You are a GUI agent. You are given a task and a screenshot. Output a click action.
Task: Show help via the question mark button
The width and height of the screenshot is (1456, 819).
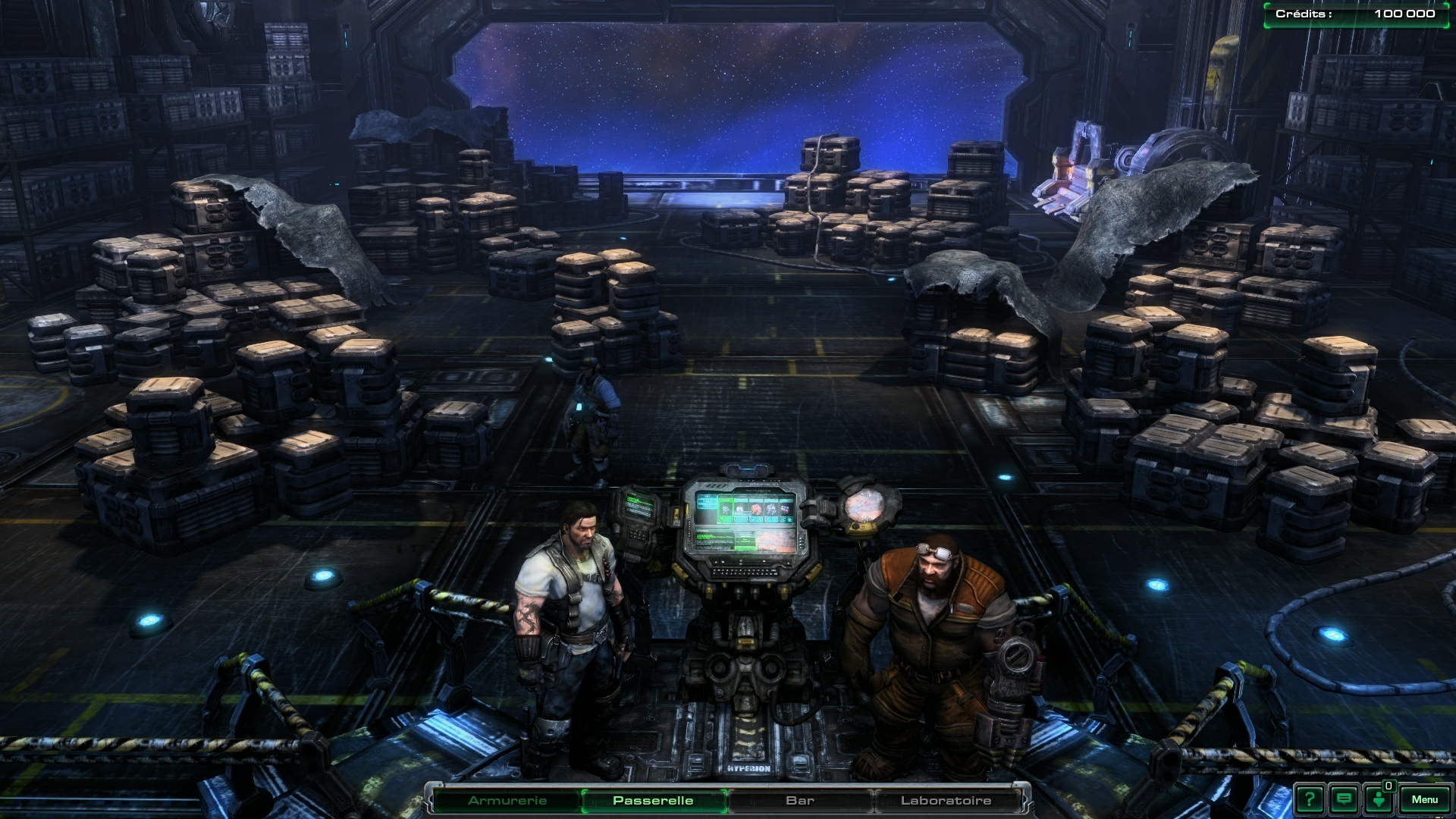1310,799
